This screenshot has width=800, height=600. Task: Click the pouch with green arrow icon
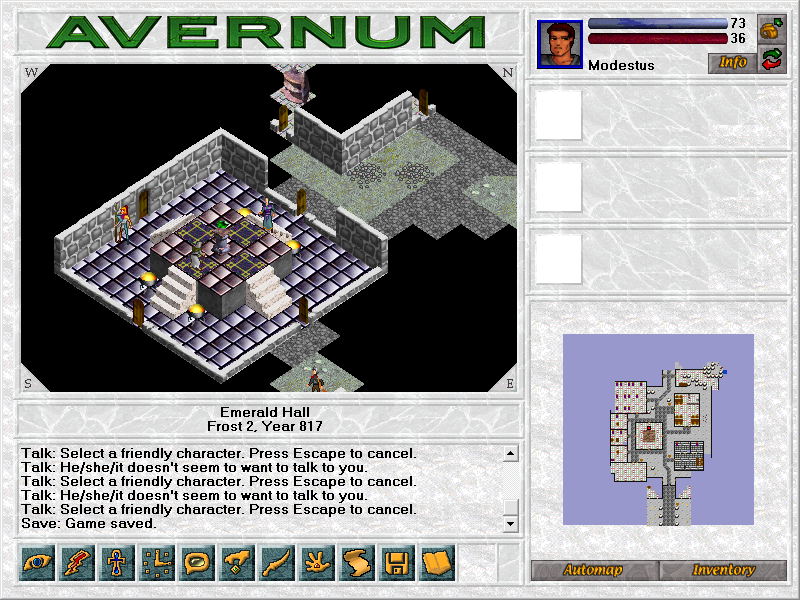(x=771, y=28)
